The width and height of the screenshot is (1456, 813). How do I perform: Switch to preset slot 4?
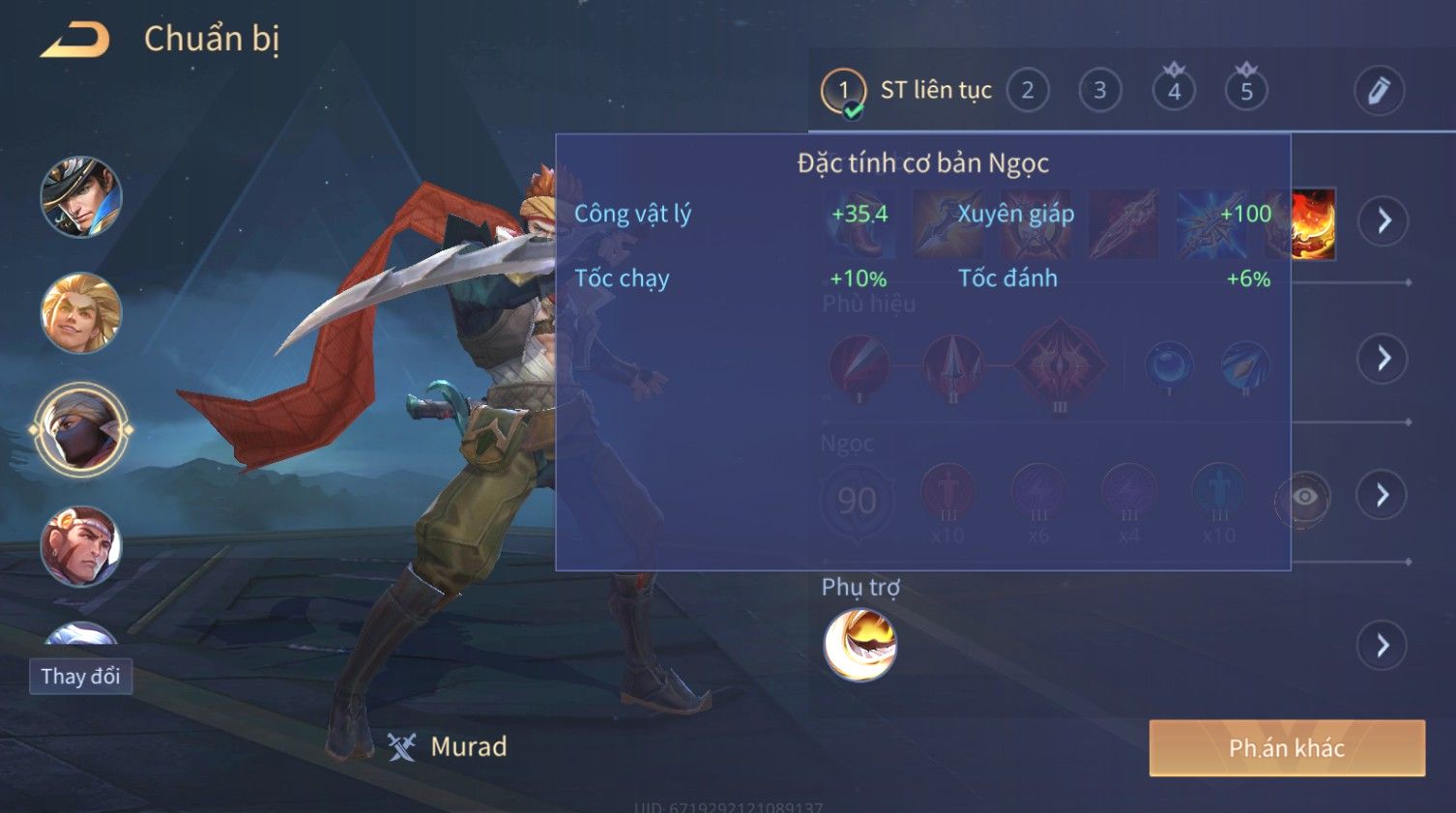[x=1174, y=91]
